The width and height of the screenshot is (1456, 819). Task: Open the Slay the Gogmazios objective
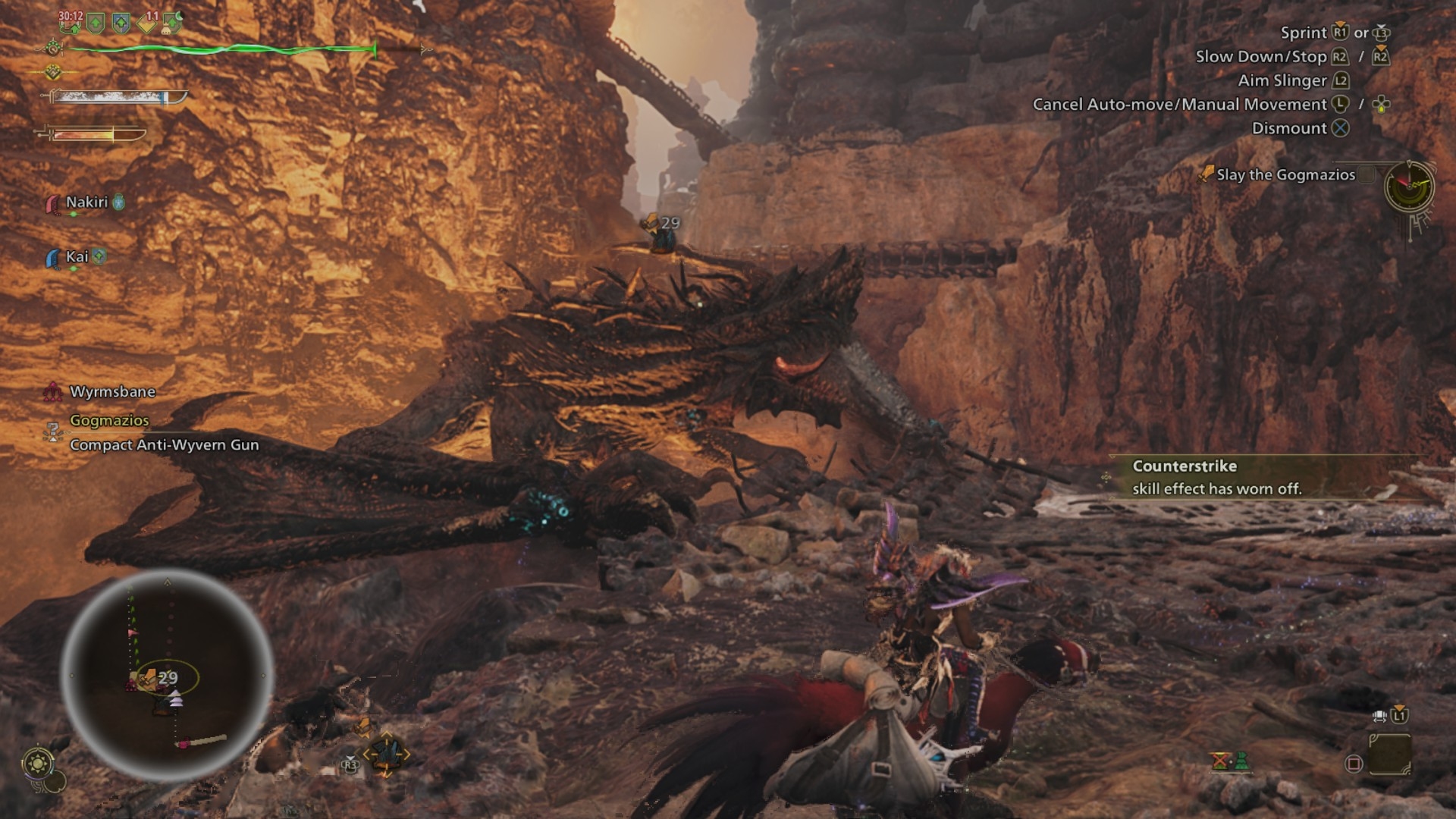coord(1285,175)
